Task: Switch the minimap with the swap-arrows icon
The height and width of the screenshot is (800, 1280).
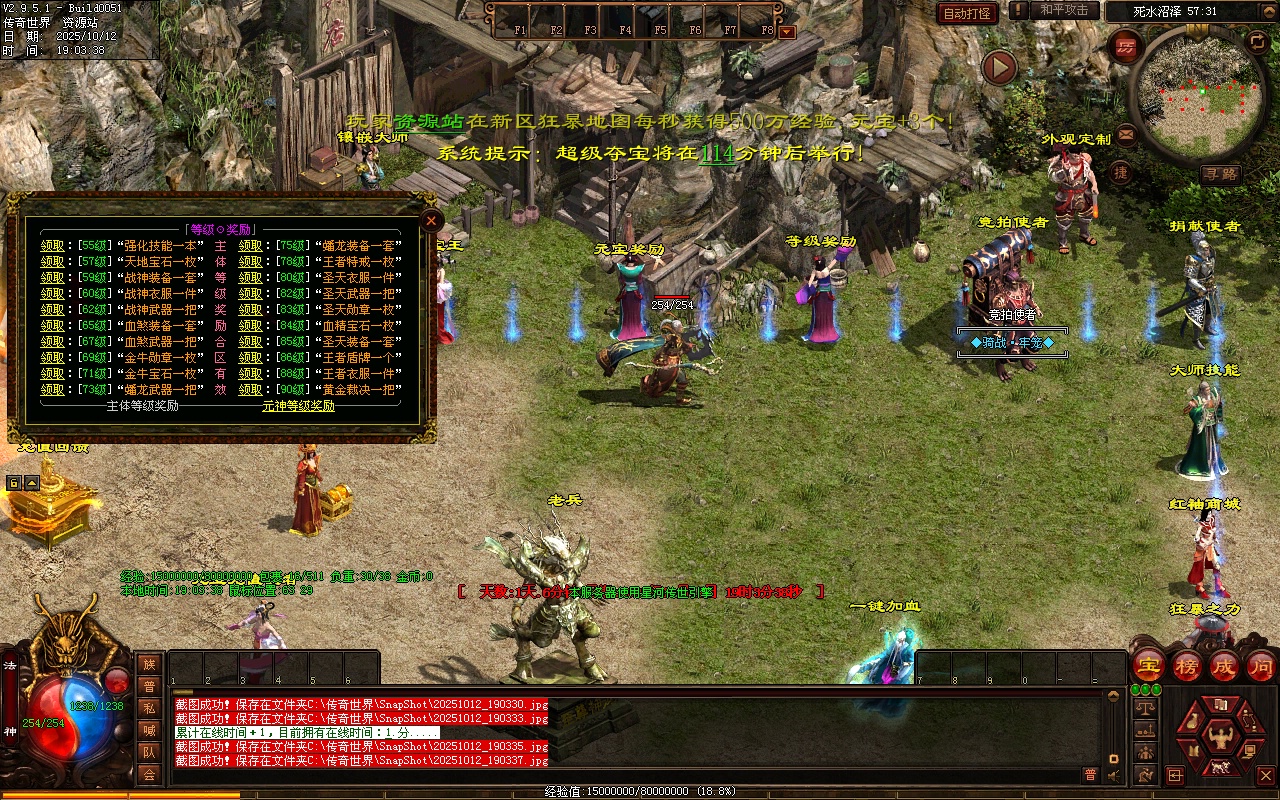Action: [1257, 41]
